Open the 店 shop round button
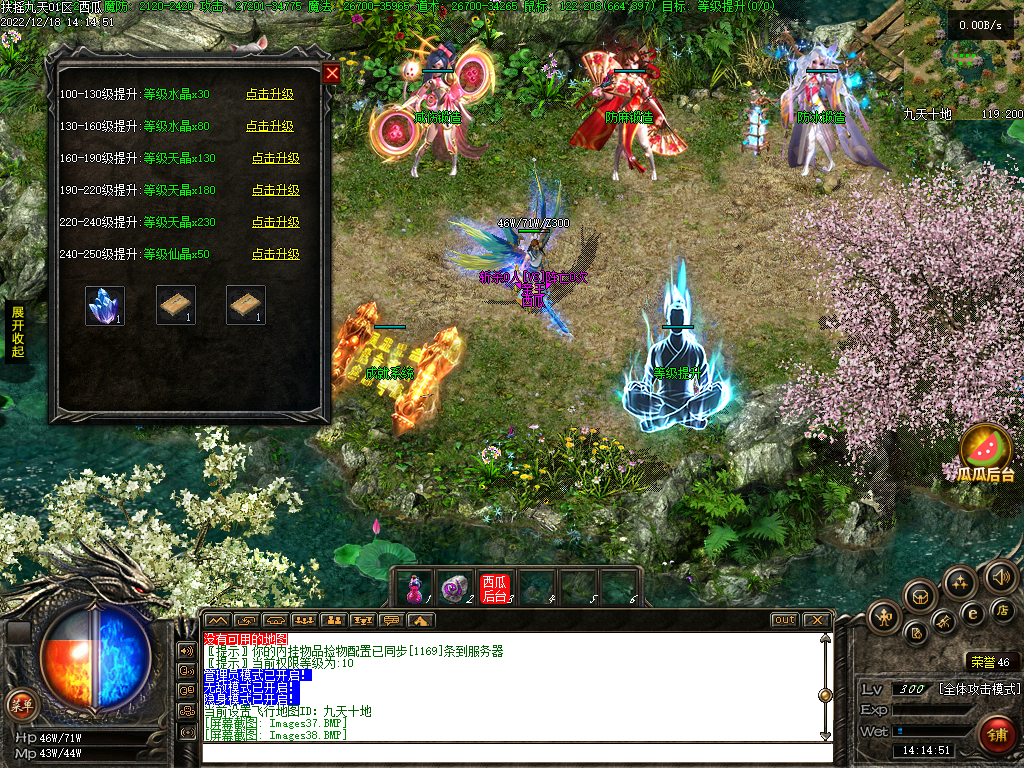The width and height of the screenshot is (1024, 768). pos(1003,610)
